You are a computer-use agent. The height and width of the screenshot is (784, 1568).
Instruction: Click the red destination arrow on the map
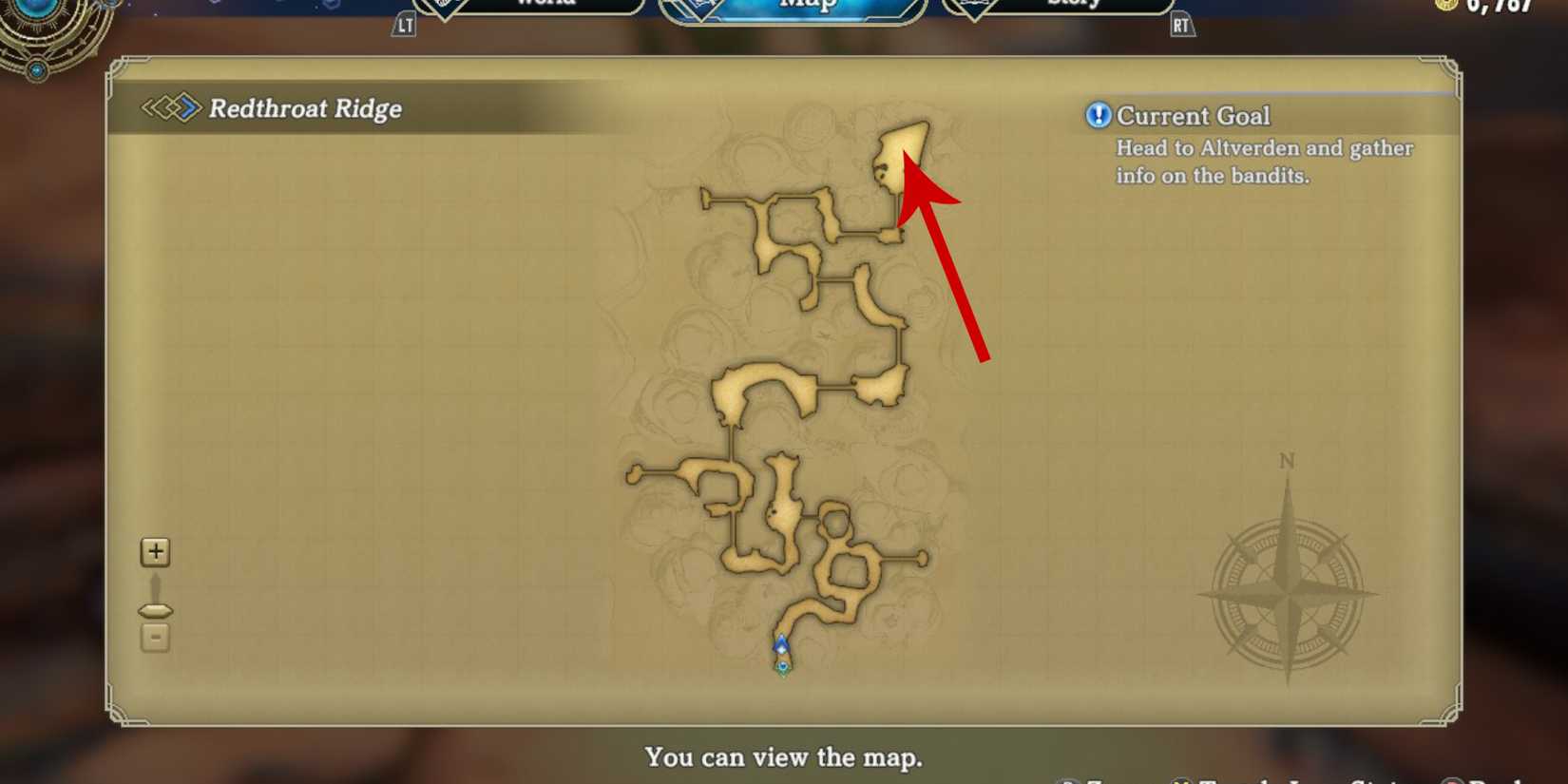(x=946, y=257)
